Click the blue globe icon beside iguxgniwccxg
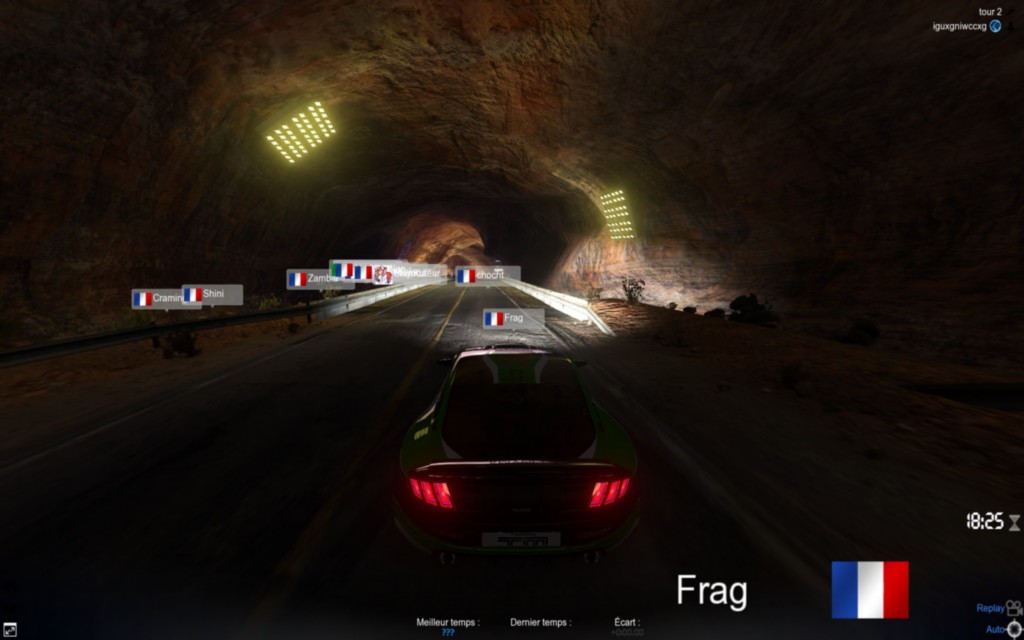Viewport: 1024px width, 640px height. (996, 26)
